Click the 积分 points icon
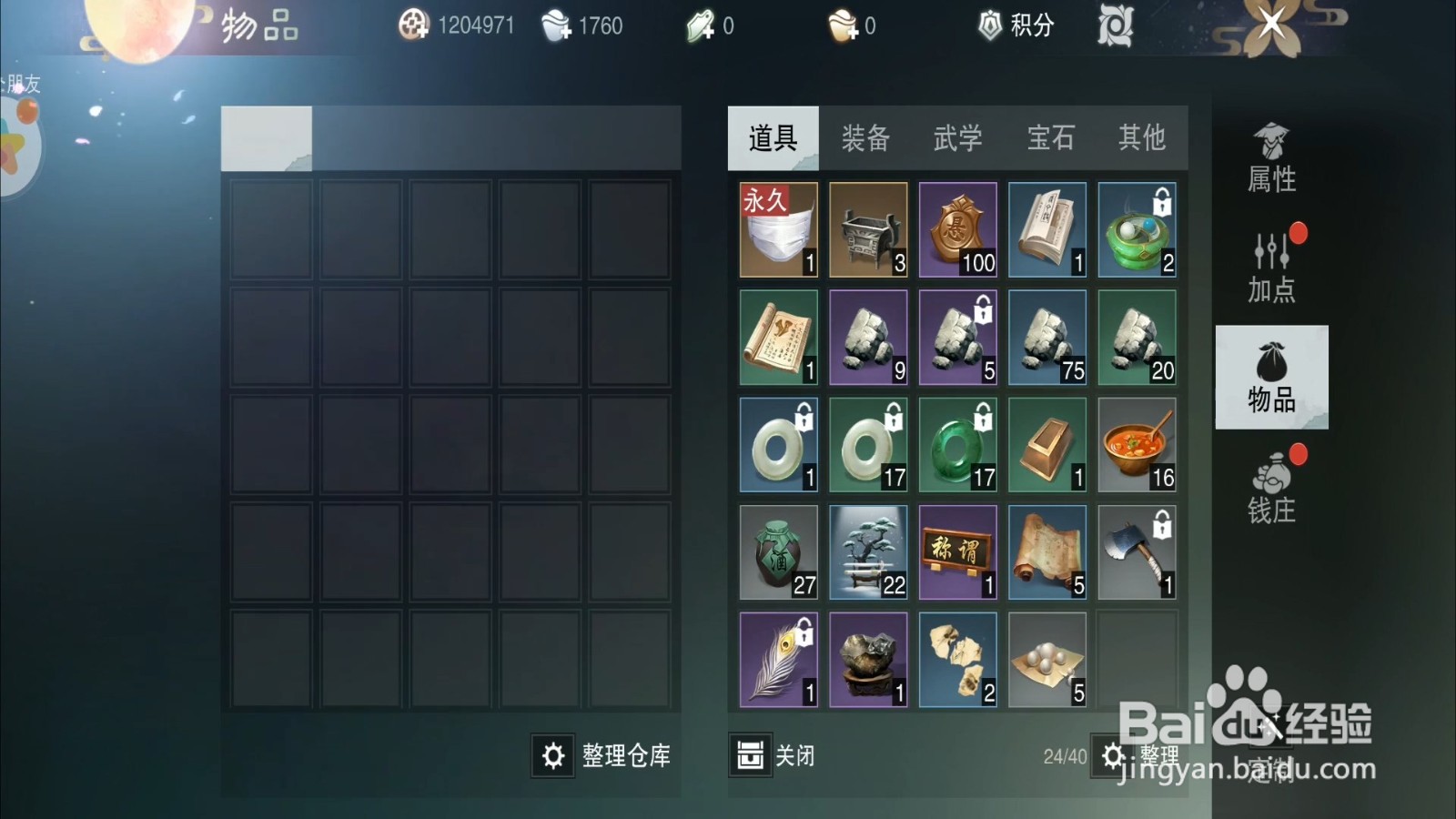 pyautogui.click(x=988, y=25)
